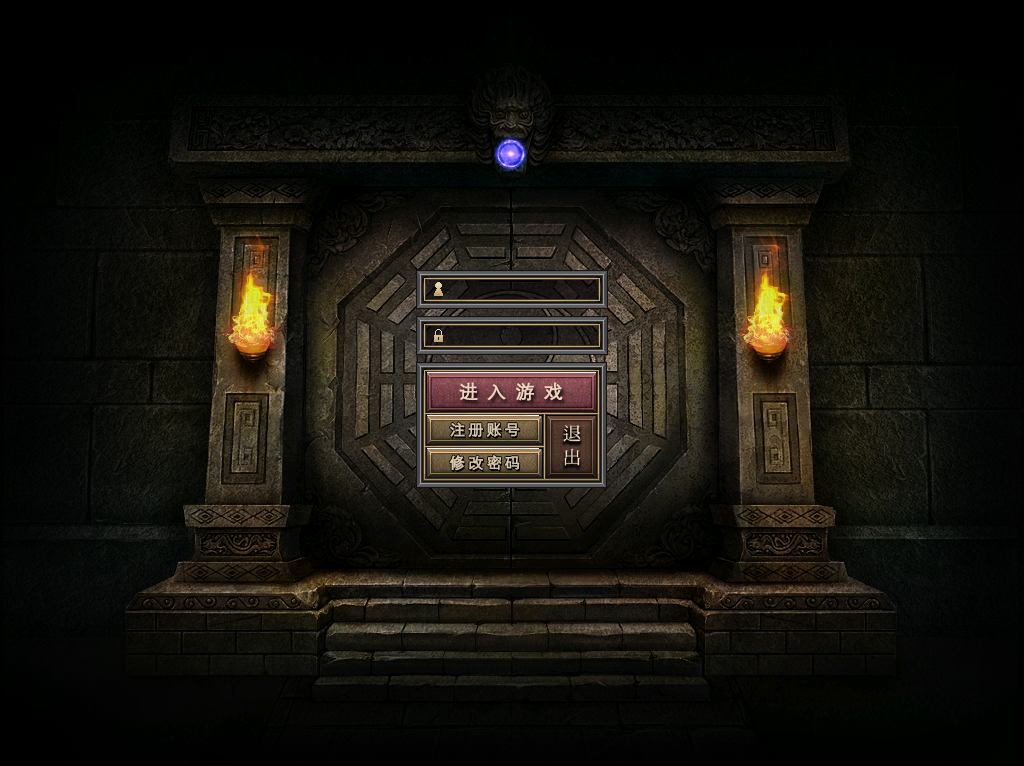Enter the game with 进入游戏 button
The image size is (1024, 766).
(x=511, y=392)
